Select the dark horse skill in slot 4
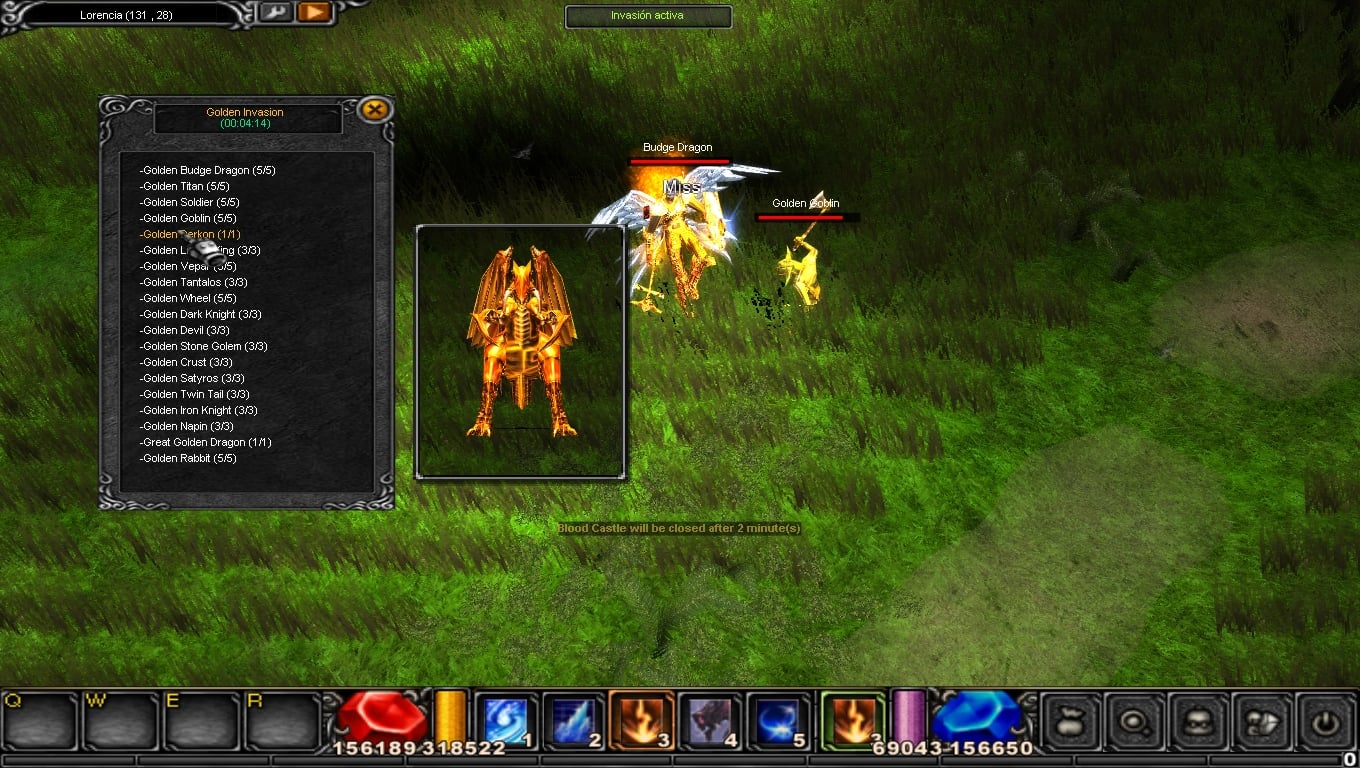The width and height of the screenshot is (1360, 768). pyautogui.click(x=709, y=719)
